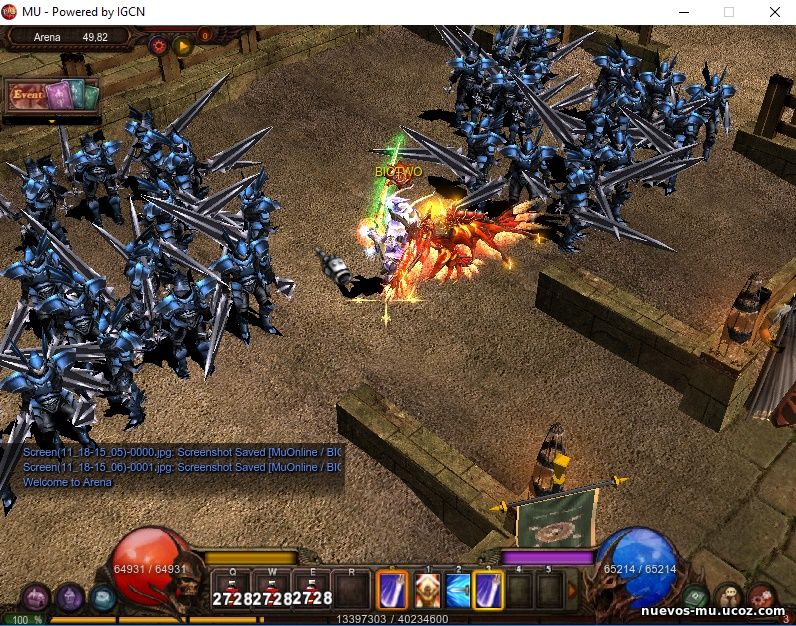This screenshot has height=626, width=796.
Task: Open the Event cards panel
Action: coord(52,95)
